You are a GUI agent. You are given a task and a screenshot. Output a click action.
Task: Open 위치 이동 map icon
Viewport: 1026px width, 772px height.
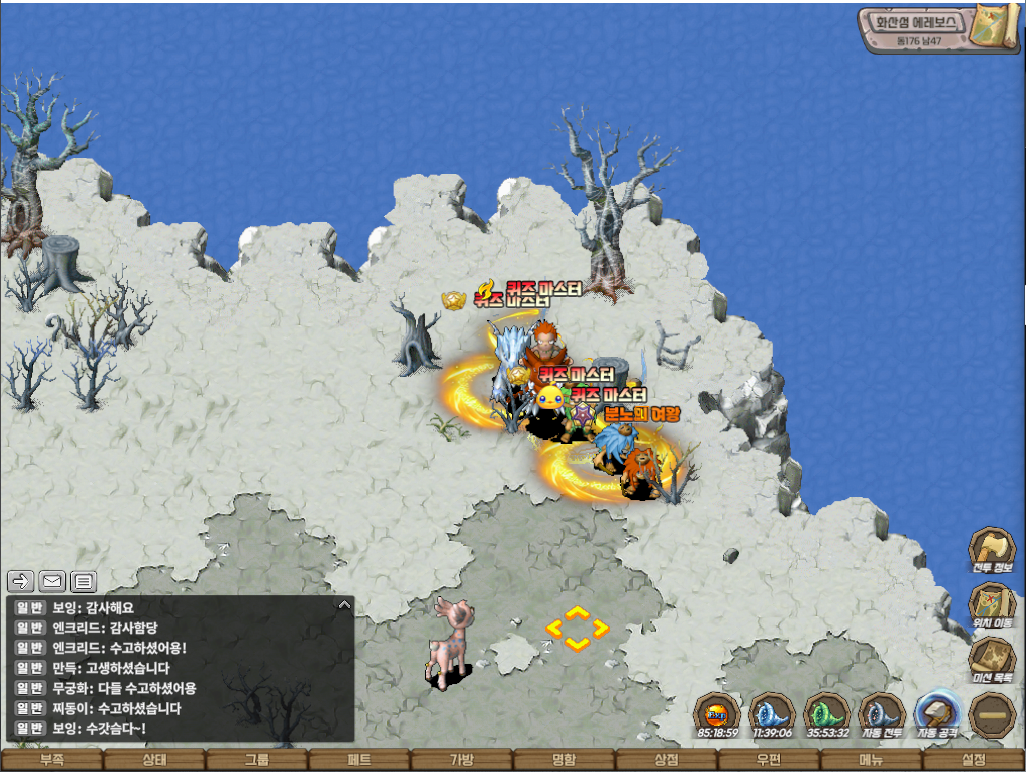coord(991,605)
